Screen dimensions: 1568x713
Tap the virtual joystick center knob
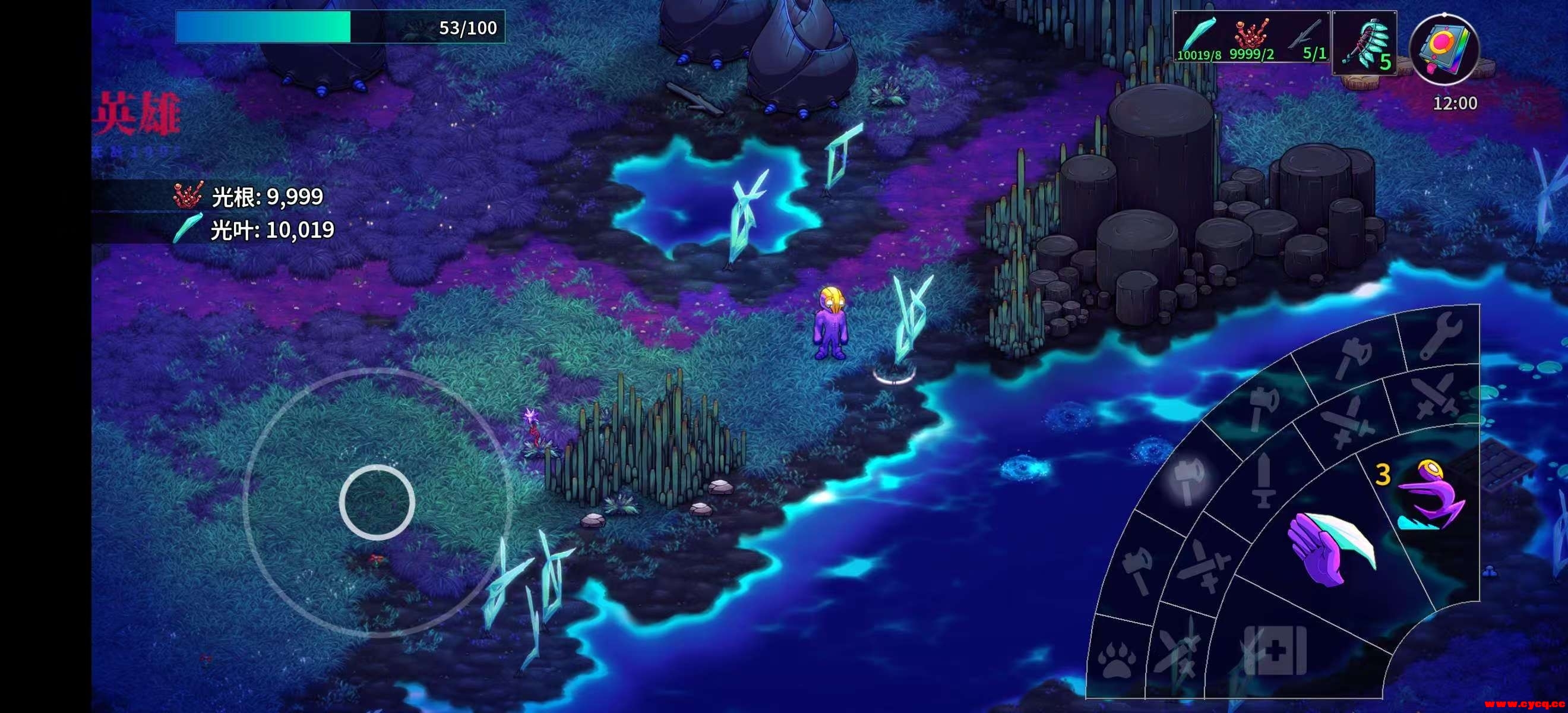377,502
